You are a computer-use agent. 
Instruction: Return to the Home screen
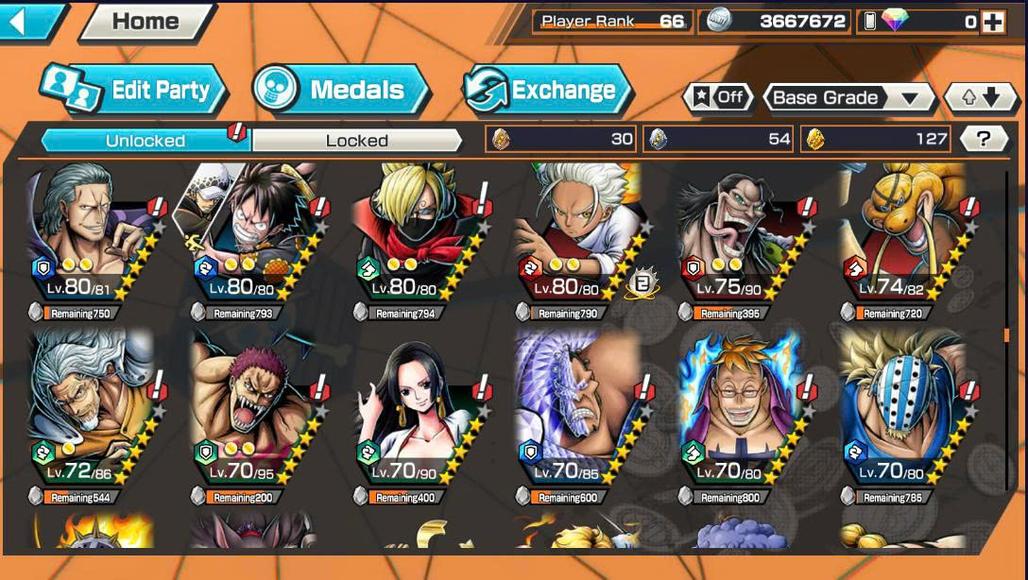click(x=146, y=21)
